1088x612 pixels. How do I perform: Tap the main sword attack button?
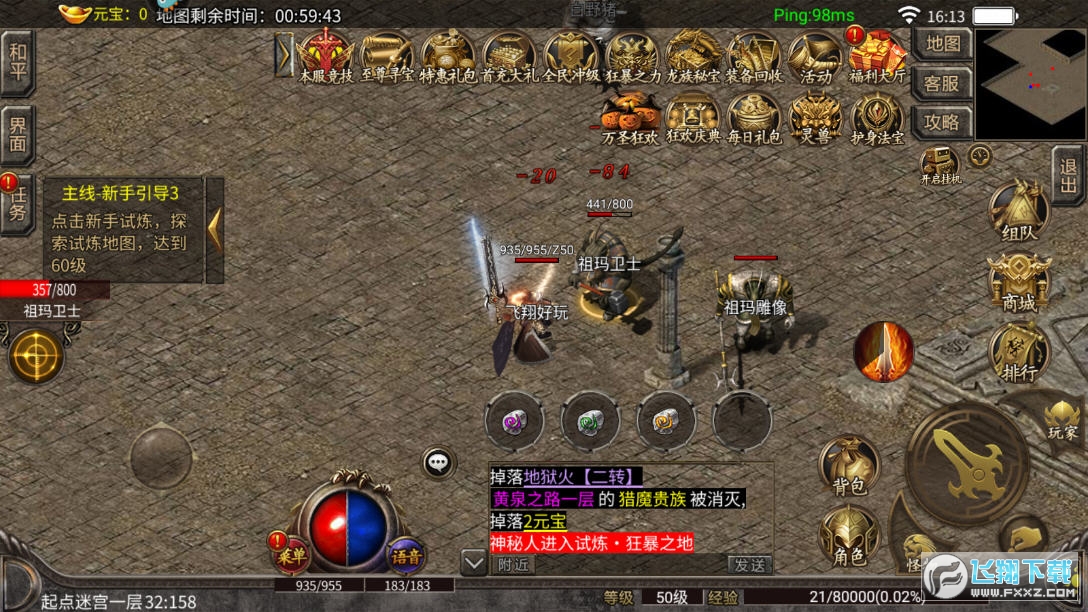(x=966, y=462)
